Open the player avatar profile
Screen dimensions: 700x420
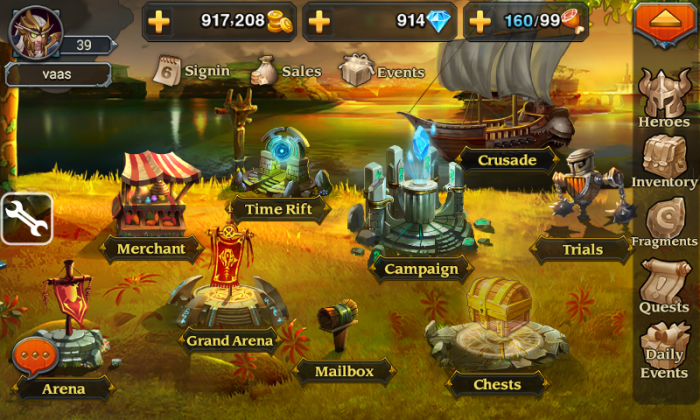click(x=36, y=31)
